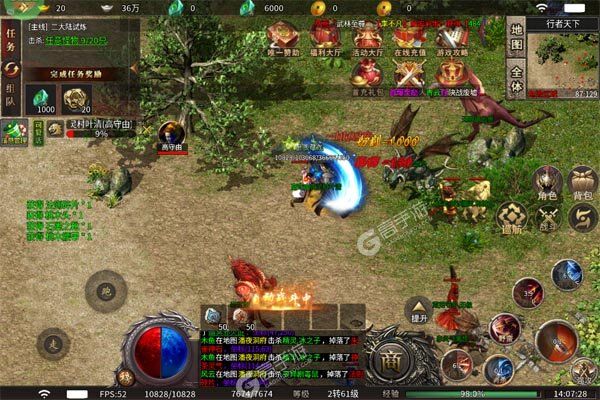Tap the 提升 upgrade arrow button
The image size is (600, 400).
(419, 309)
